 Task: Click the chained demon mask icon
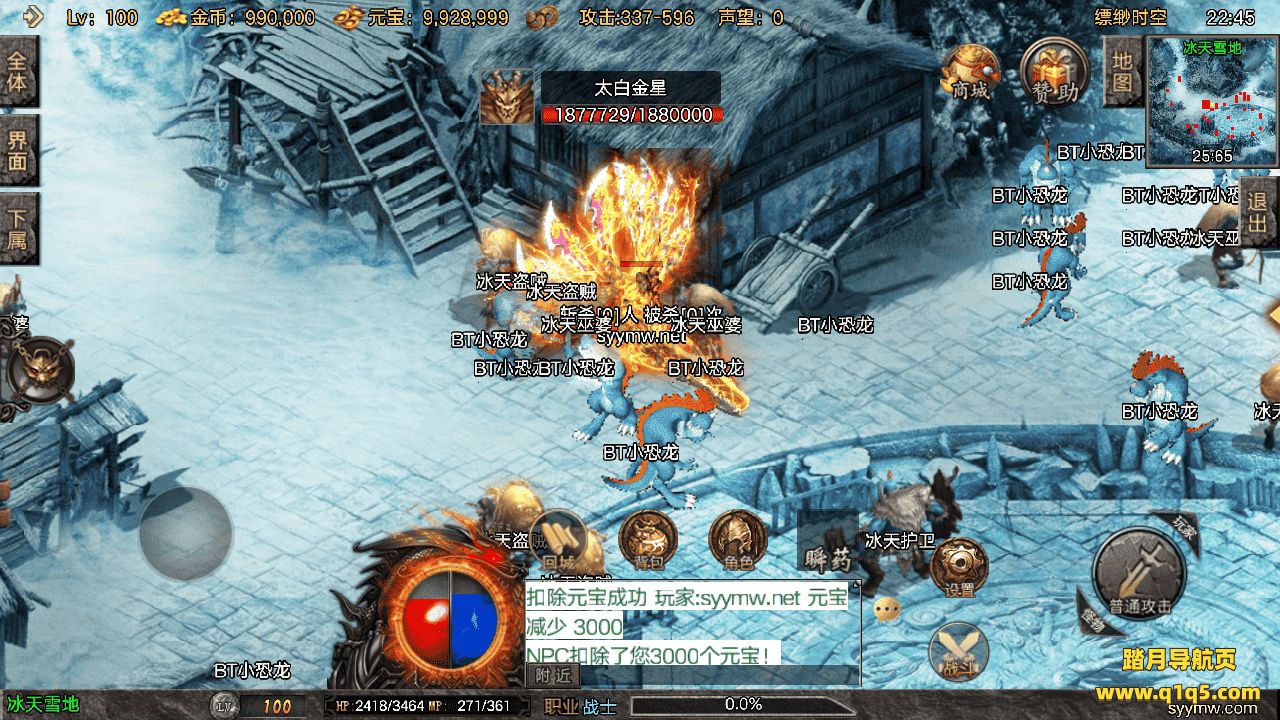40,370
